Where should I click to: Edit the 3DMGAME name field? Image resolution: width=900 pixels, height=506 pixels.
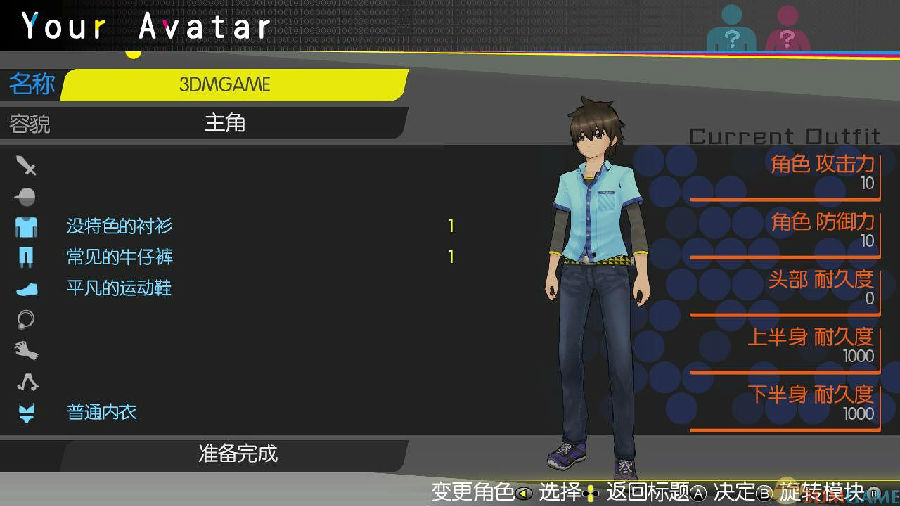225,85
